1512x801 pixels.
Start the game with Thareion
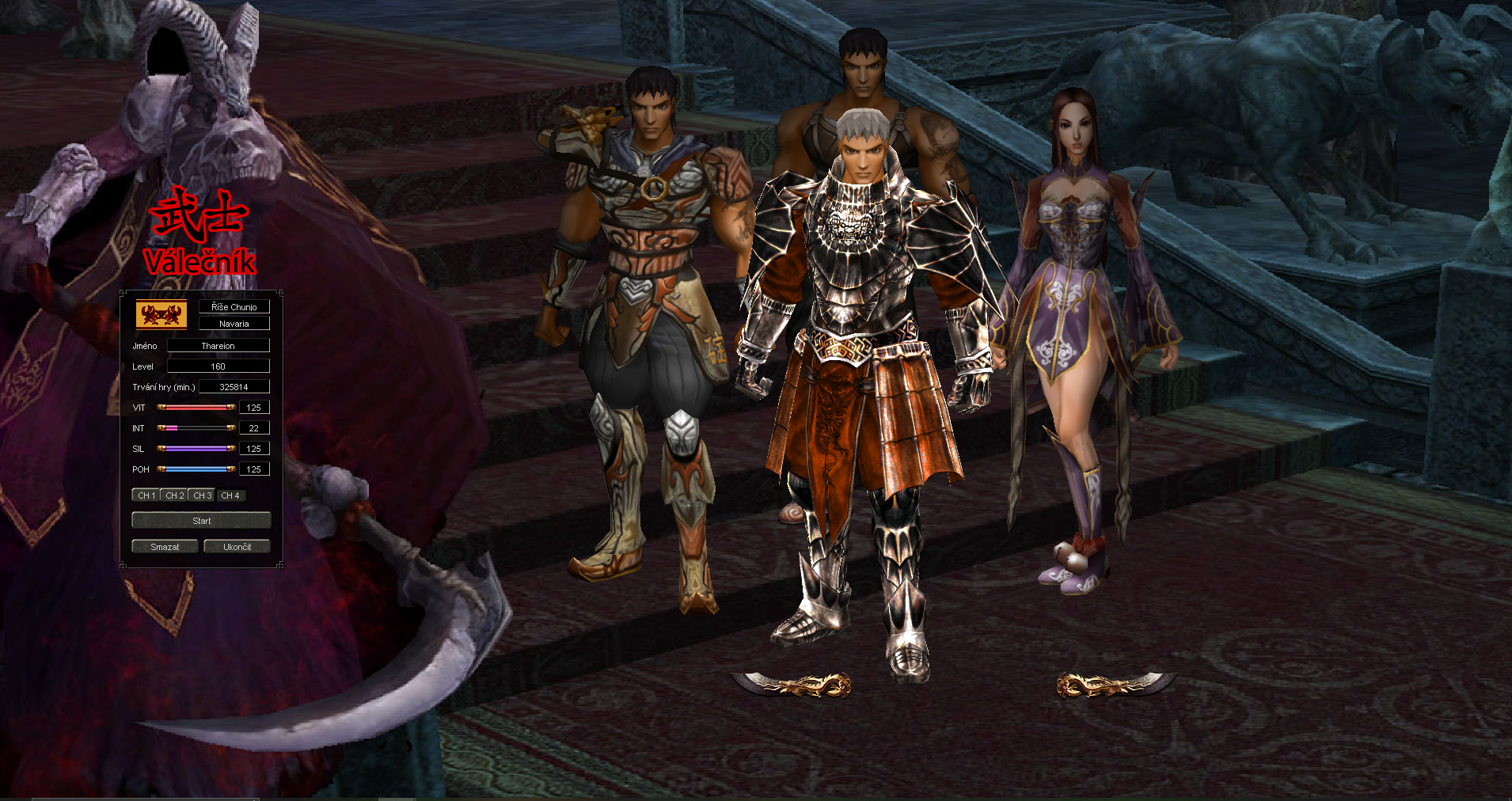coord(201,521)
